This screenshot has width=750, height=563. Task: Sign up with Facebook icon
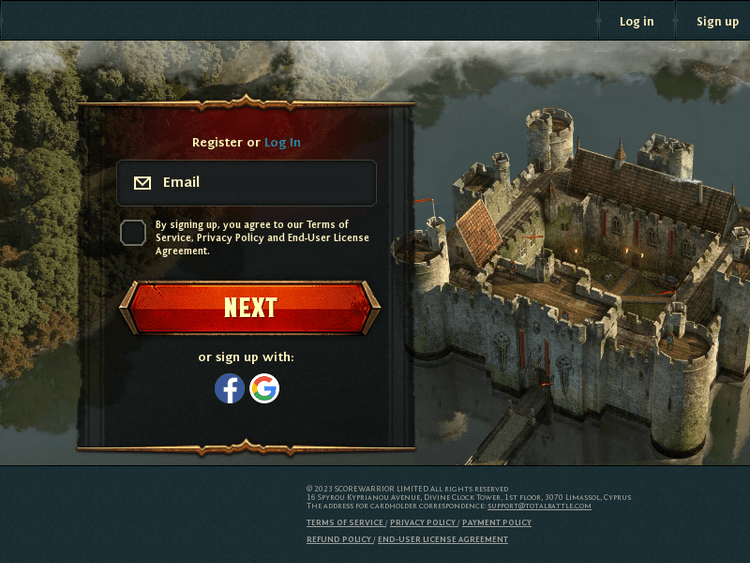click(230, 388)
